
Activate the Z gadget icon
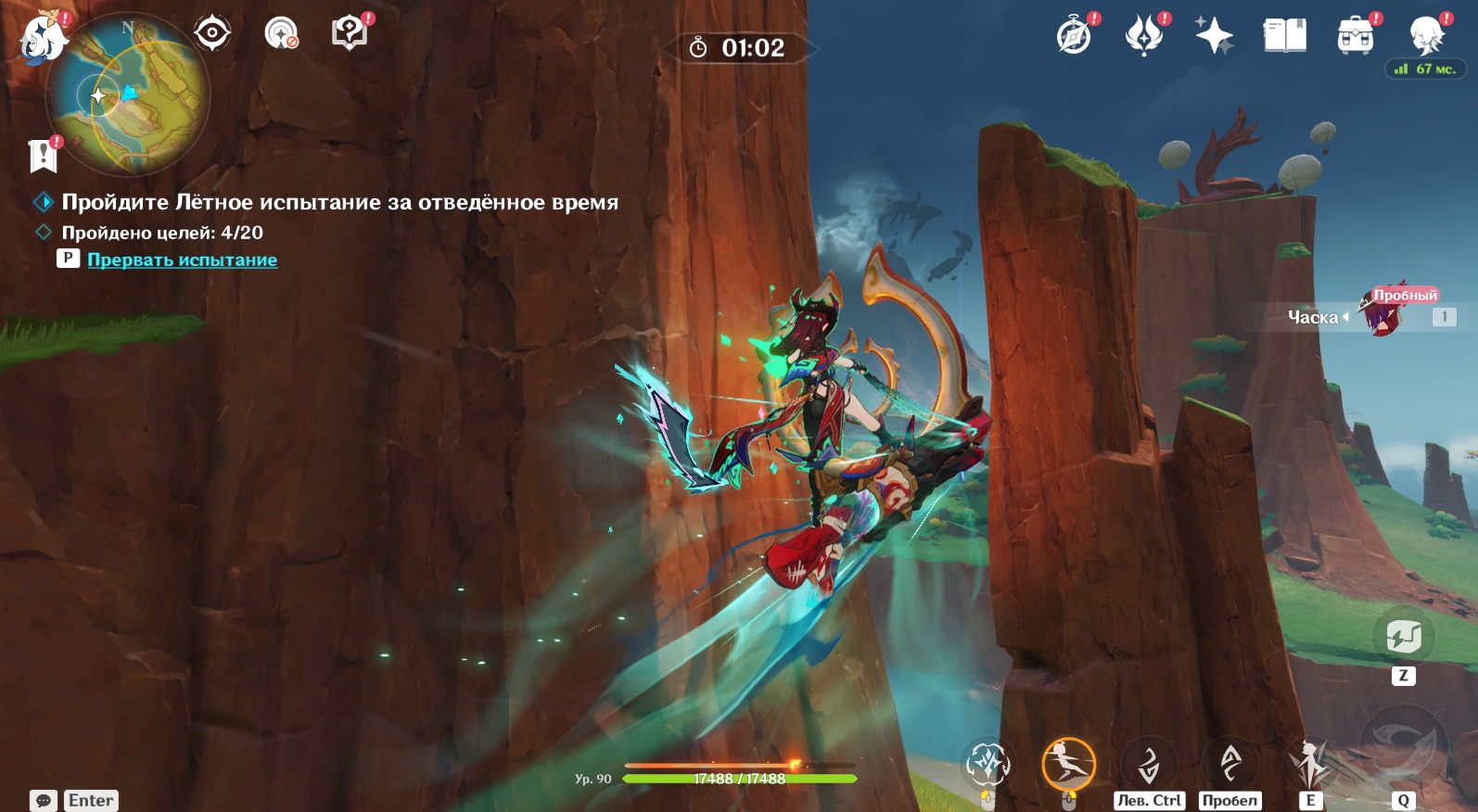[1403, 638]
